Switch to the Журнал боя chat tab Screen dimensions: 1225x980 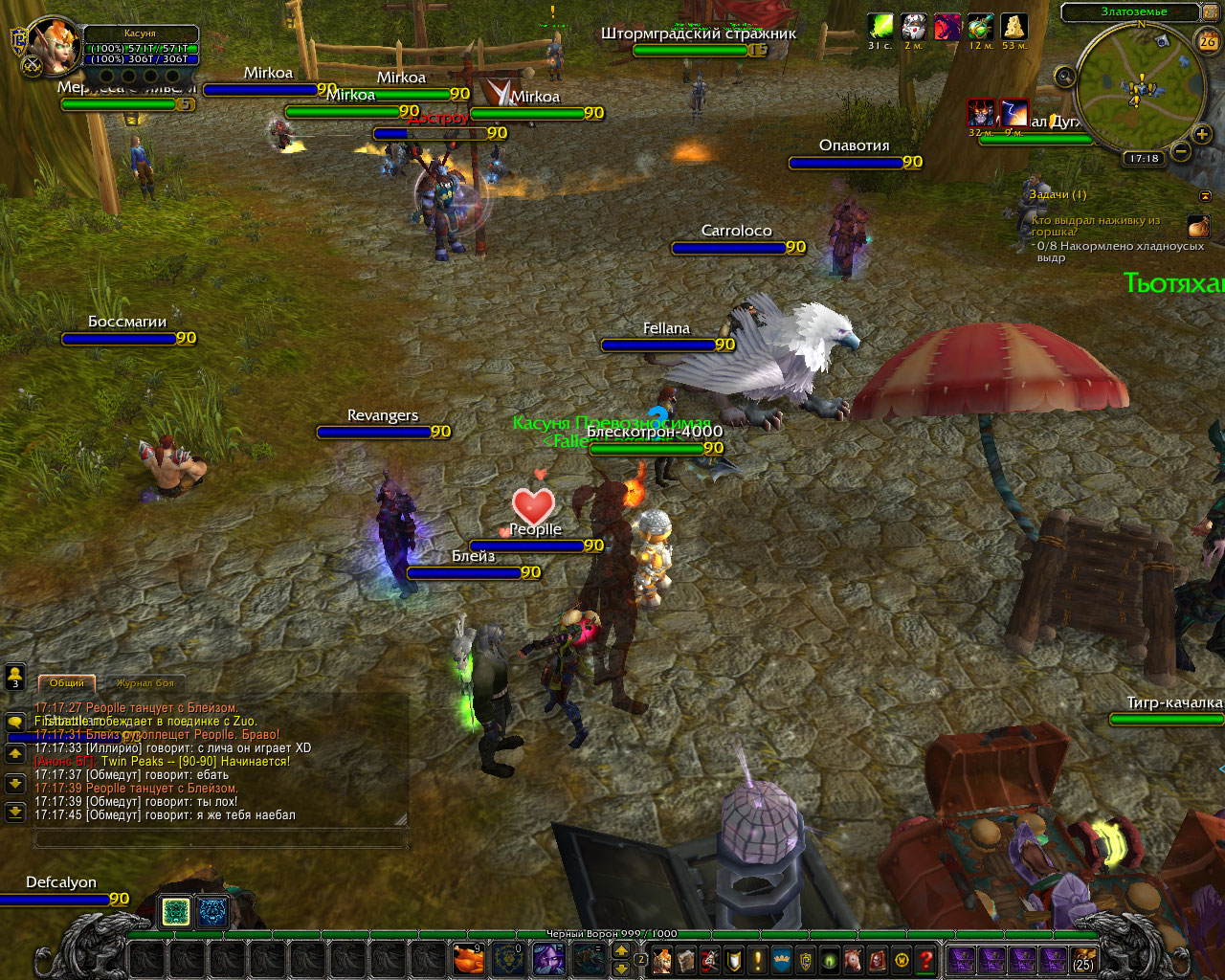click(145, 683)
